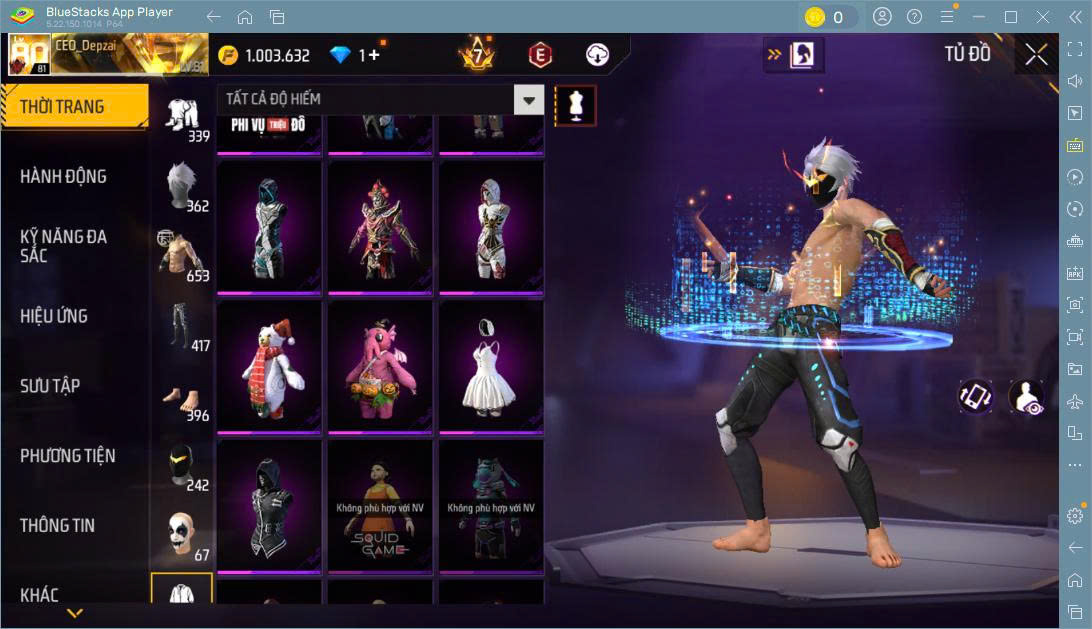
Task: Open the SƯU TẬP category
Action: tap(51, 386)
